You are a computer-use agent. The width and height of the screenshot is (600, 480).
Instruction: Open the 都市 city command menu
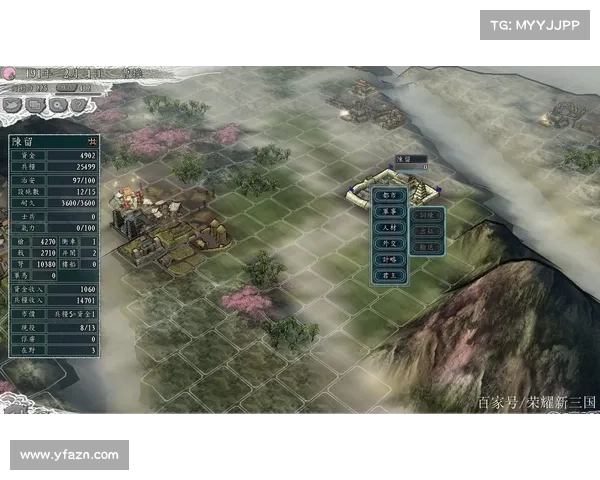point(389,196)
